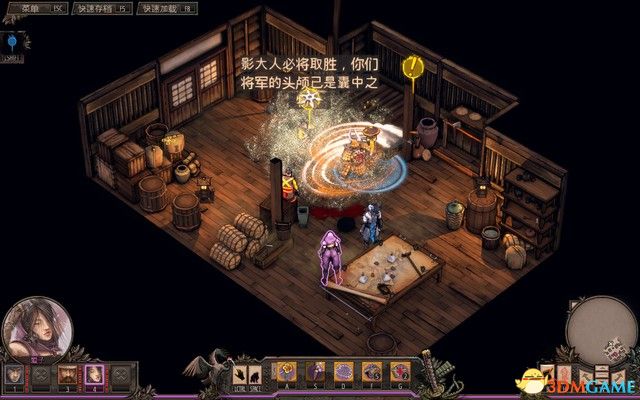Activate the yellow flower ability on A
This screenshot has width=640, height=400.
pos(286,372)
